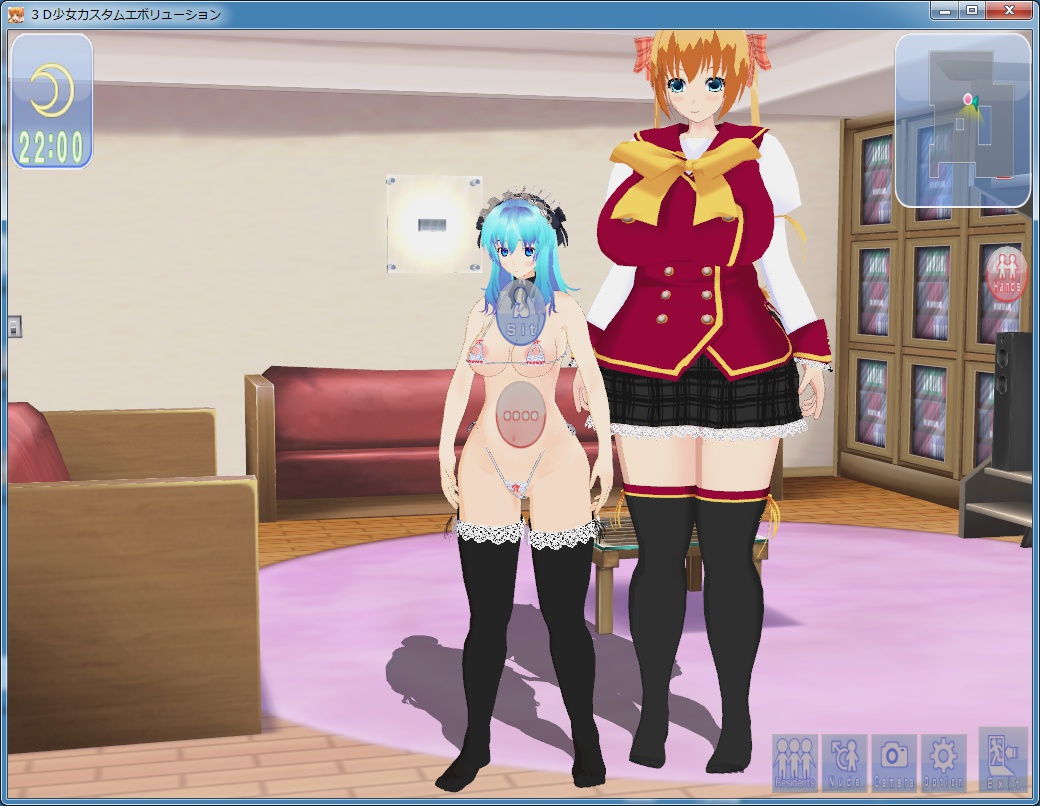Close the game window
Viewport: 1040px width, 806px height.
[1008, 11]
